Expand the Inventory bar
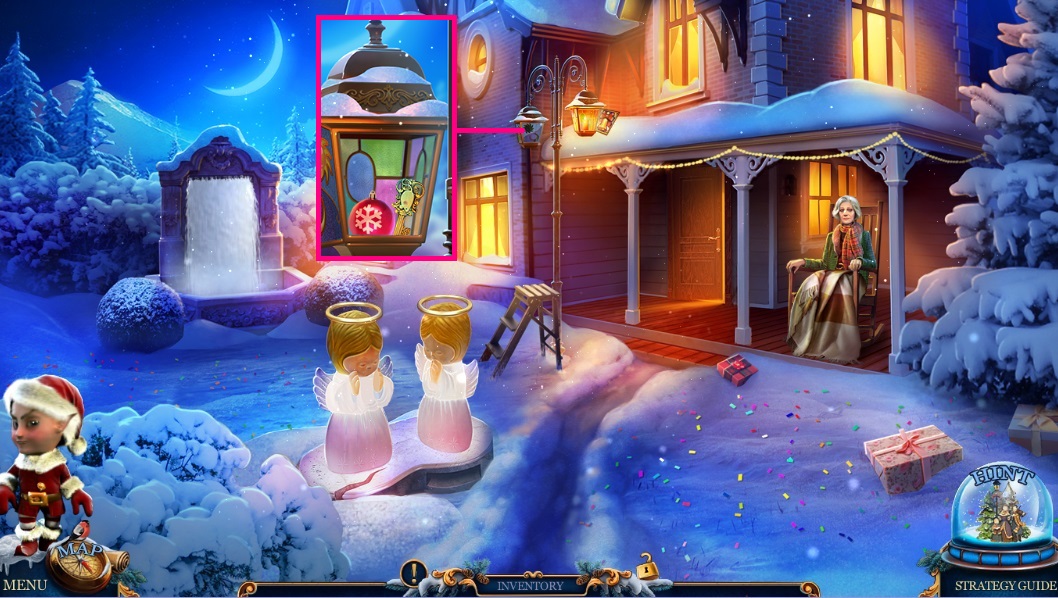The width and height of the screenshot is (1058, 598). [x=530, y=585]
